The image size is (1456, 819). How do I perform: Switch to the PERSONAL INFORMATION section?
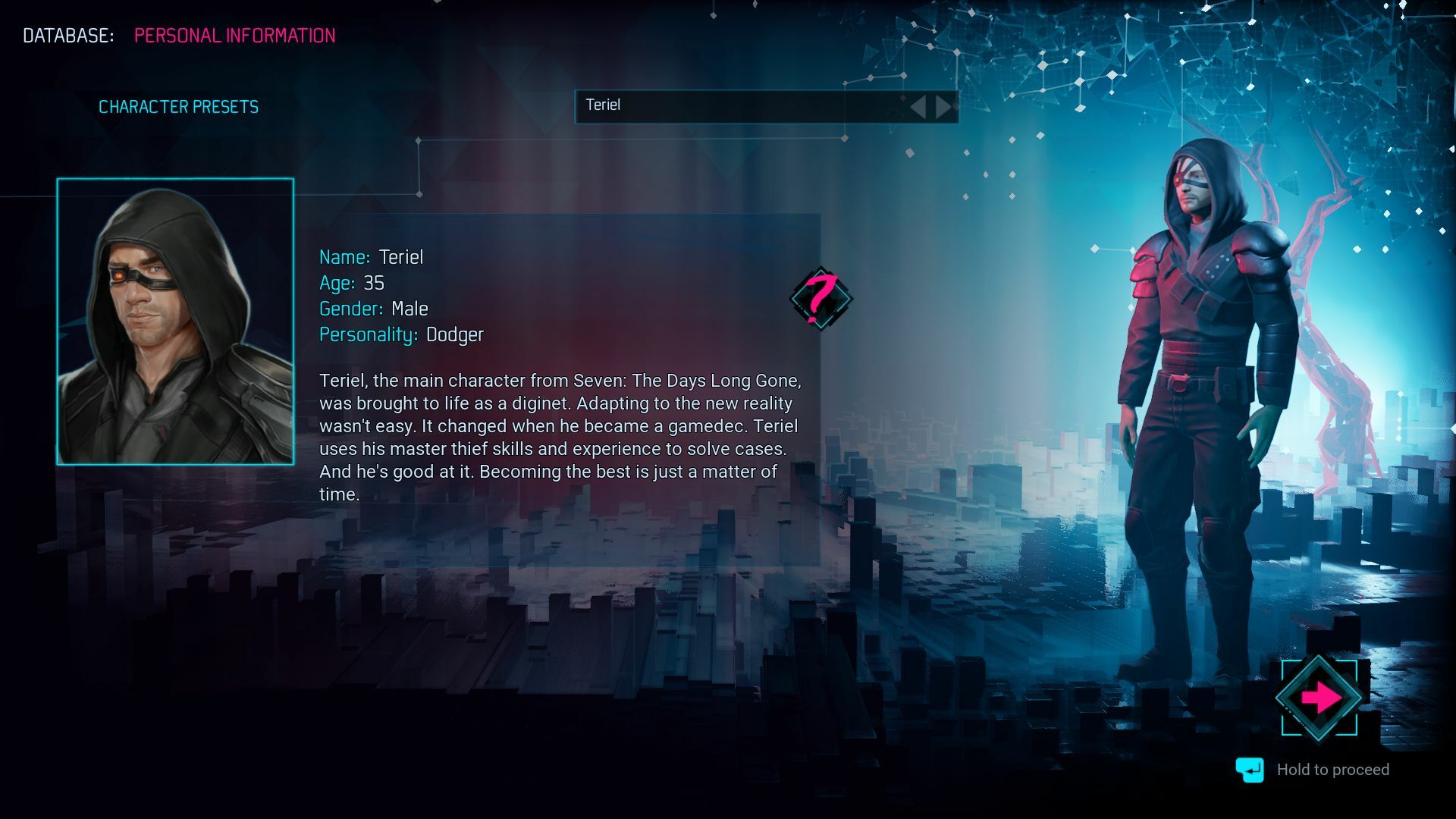[234, 36]
